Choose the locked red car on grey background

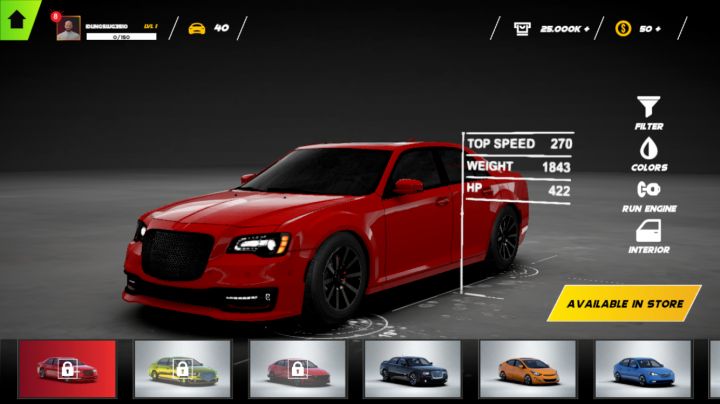click(x=297, y=369)
